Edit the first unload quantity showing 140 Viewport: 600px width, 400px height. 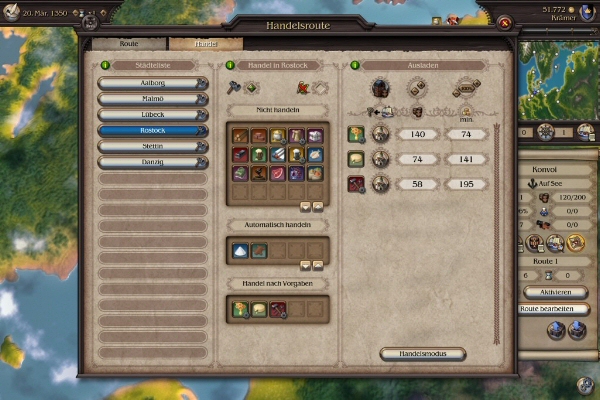(x=418, y=134)
